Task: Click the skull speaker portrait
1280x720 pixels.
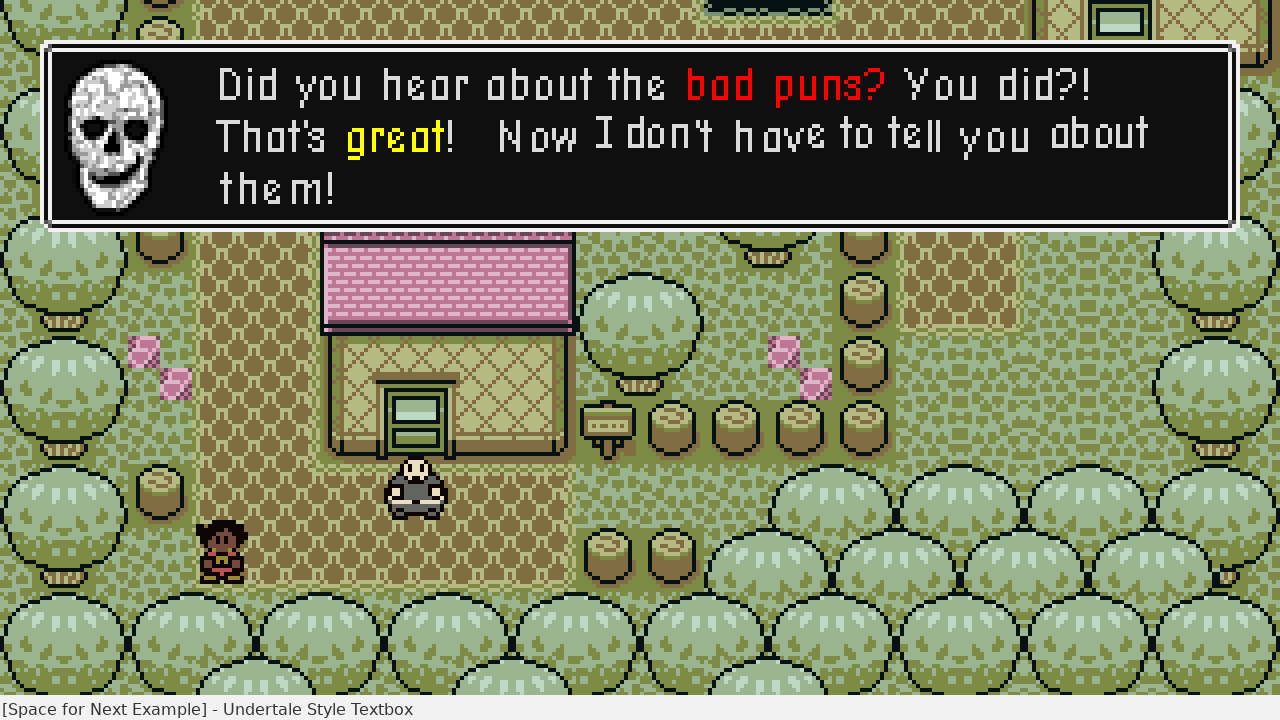Action: pyautogui.click(x=115, y=136)
